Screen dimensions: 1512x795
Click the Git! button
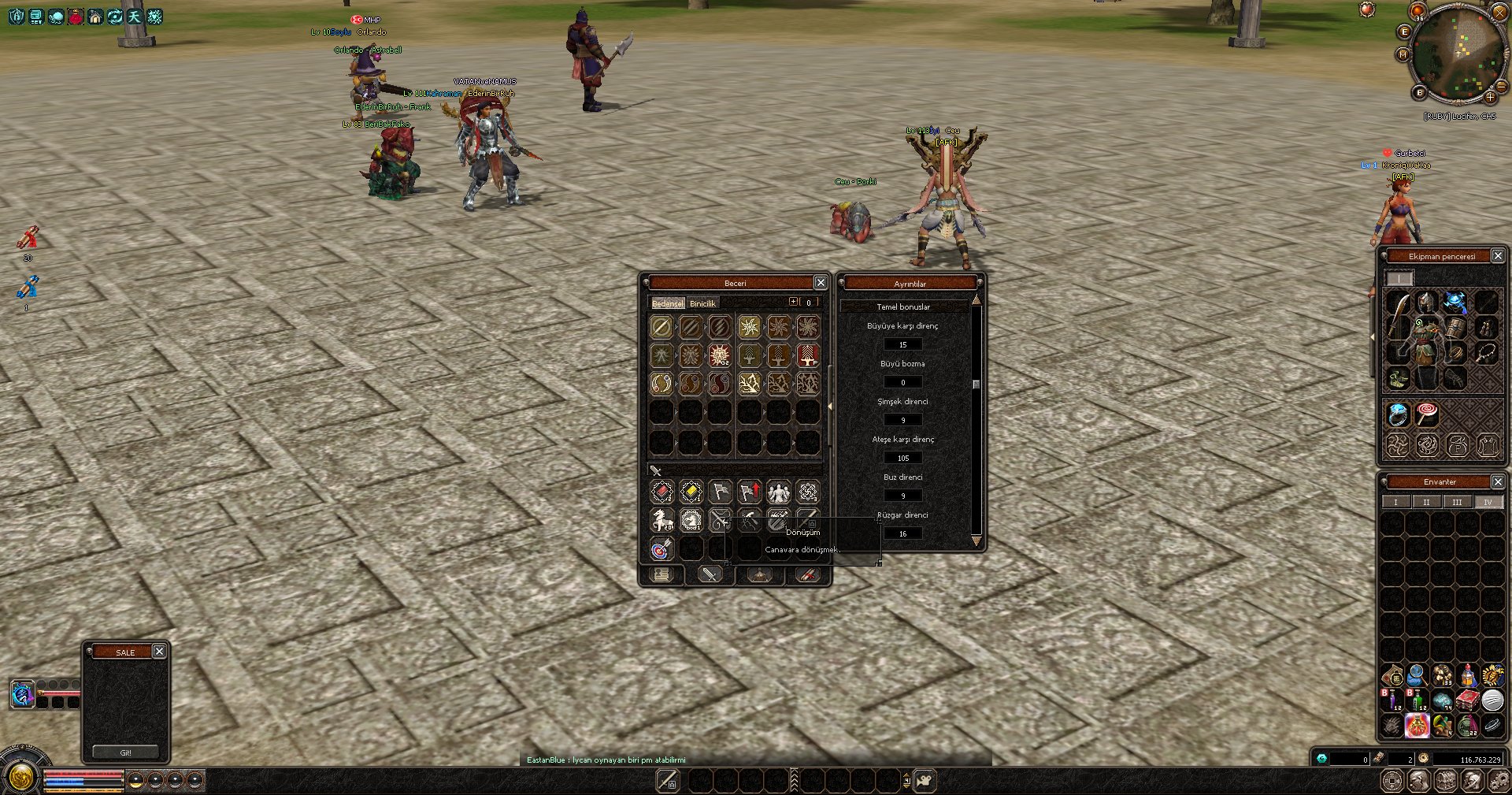click(x=126, y=752)
